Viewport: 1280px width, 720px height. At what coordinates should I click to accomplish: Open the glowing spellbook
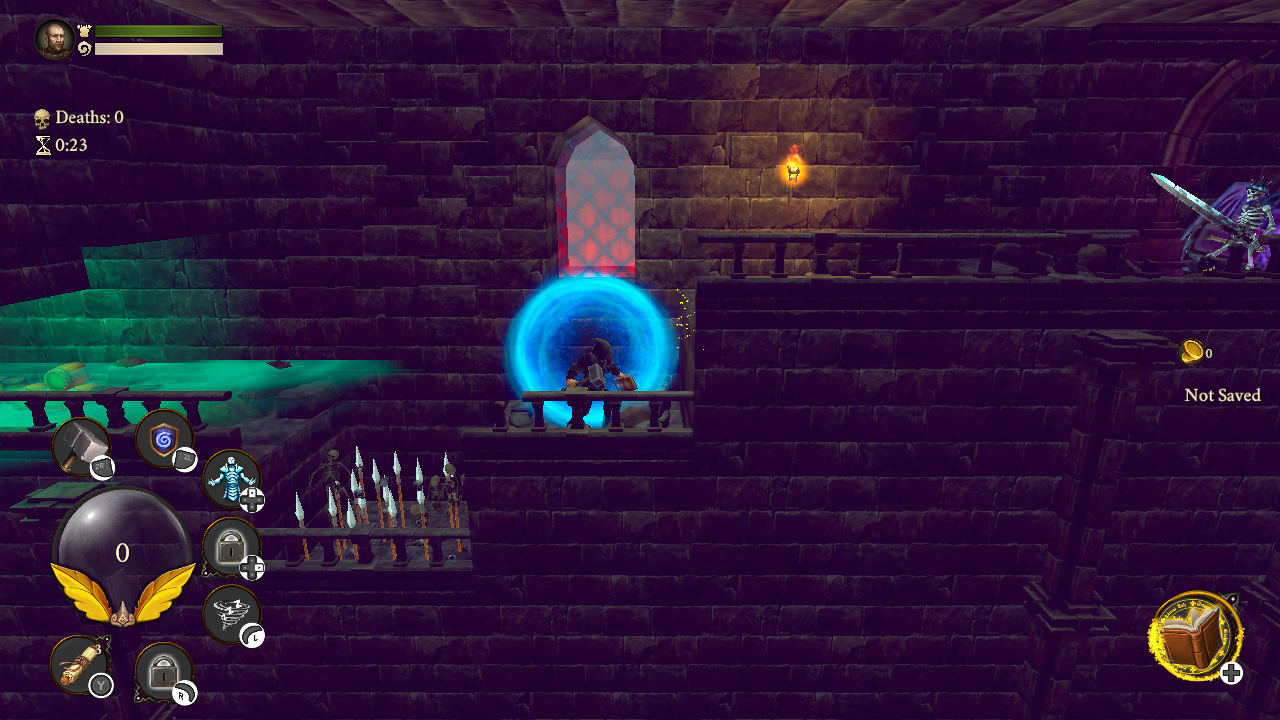pos(1195,635)
